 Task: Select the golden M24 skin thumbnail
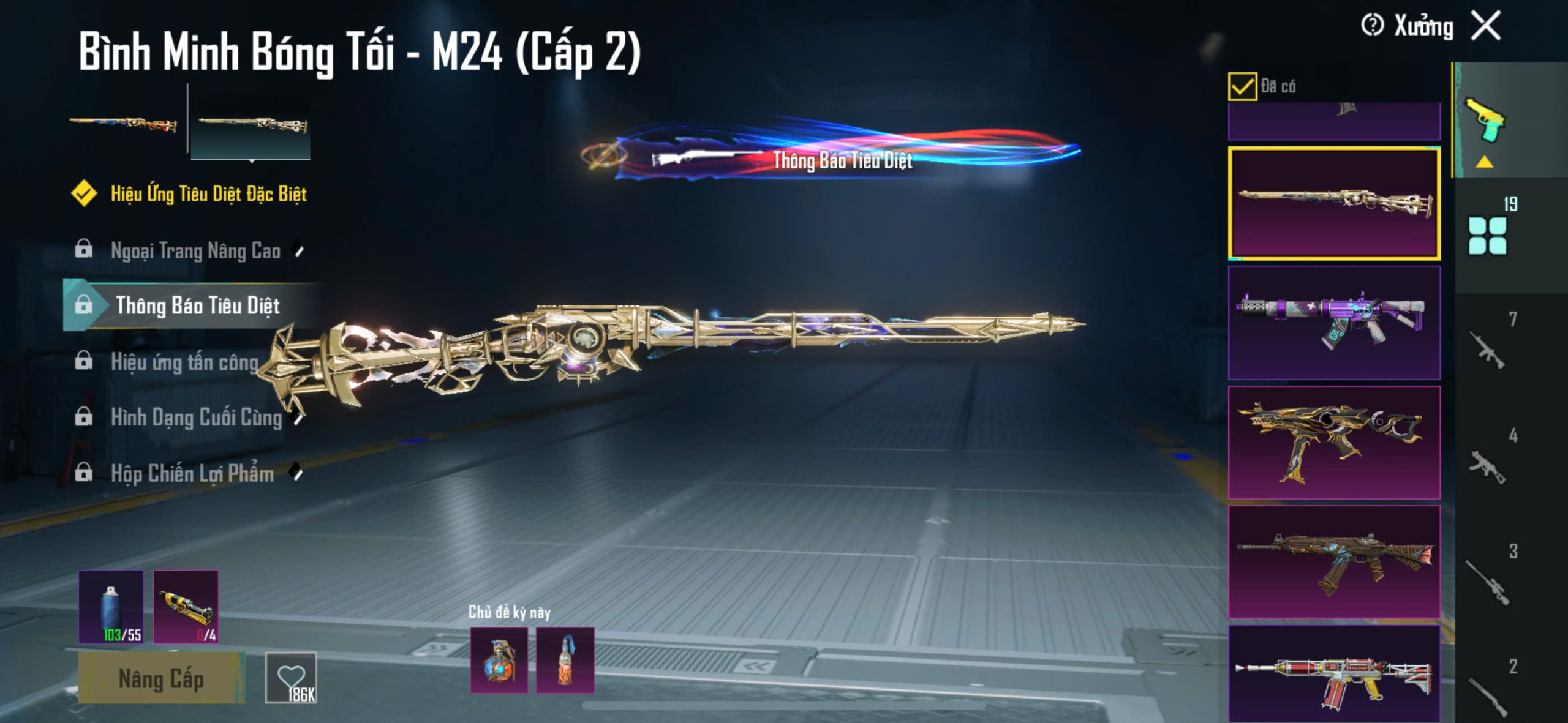point(1334,203)
